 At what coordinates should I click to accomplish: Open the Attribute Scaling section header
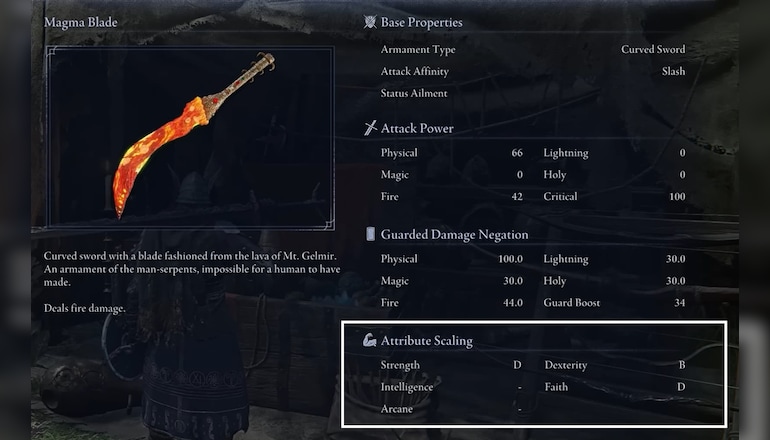pos(426,341)
